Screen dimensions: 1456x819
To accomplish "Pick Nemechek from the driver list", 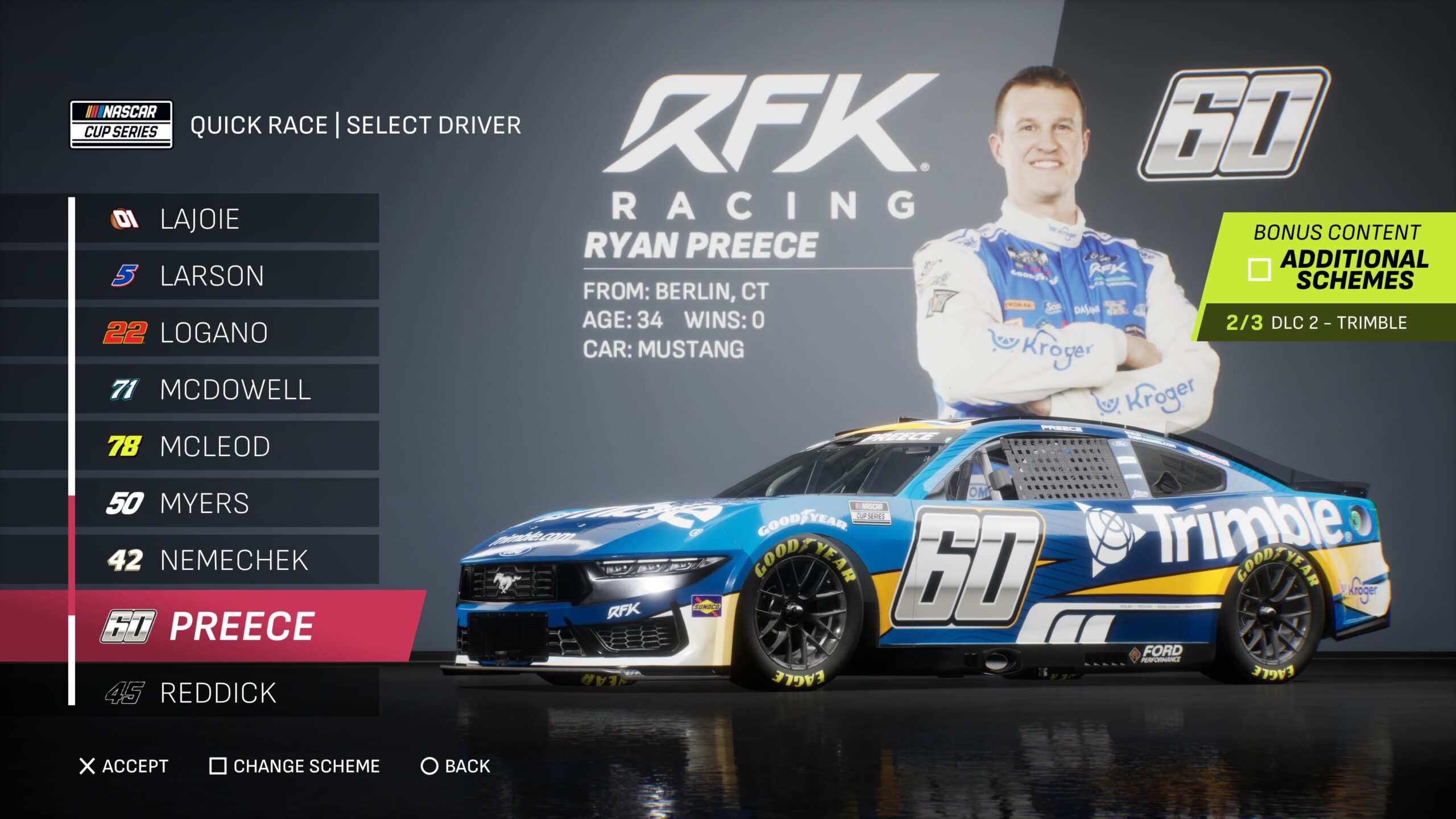I will (227, 560).
